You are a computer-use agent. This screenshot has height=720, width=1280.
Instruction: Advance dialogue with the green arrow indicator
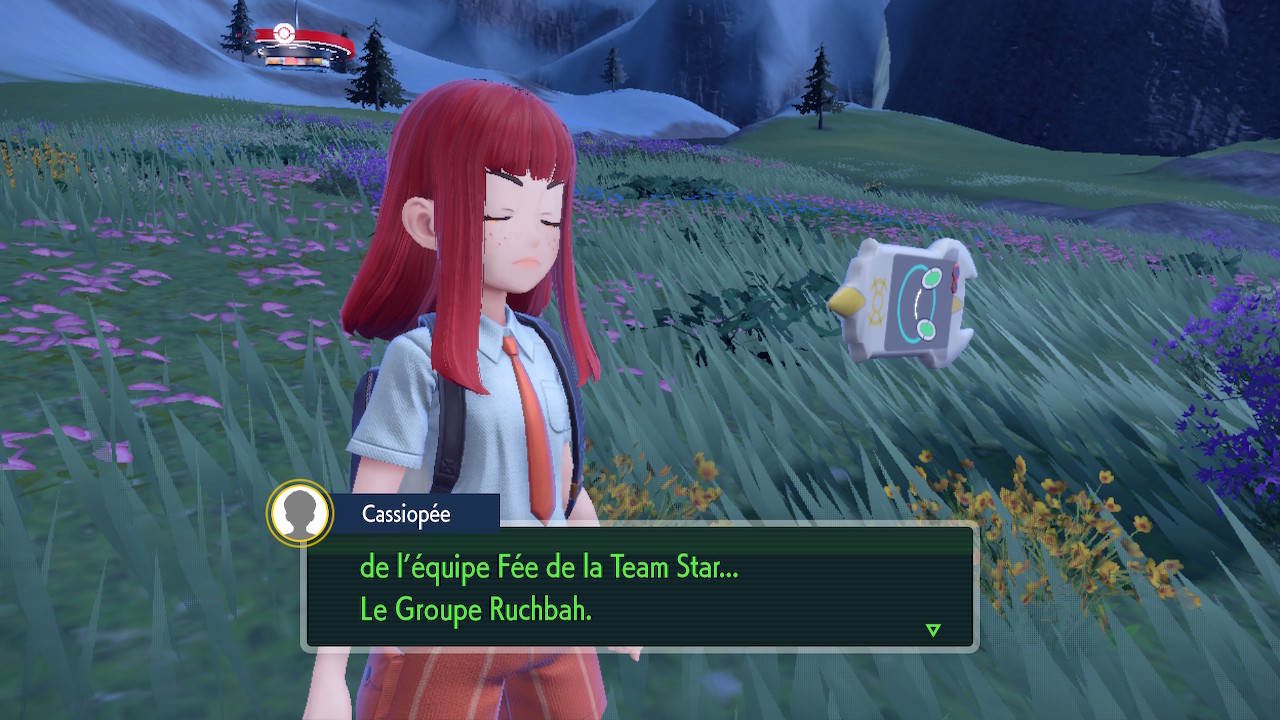(x=933, y=630)
